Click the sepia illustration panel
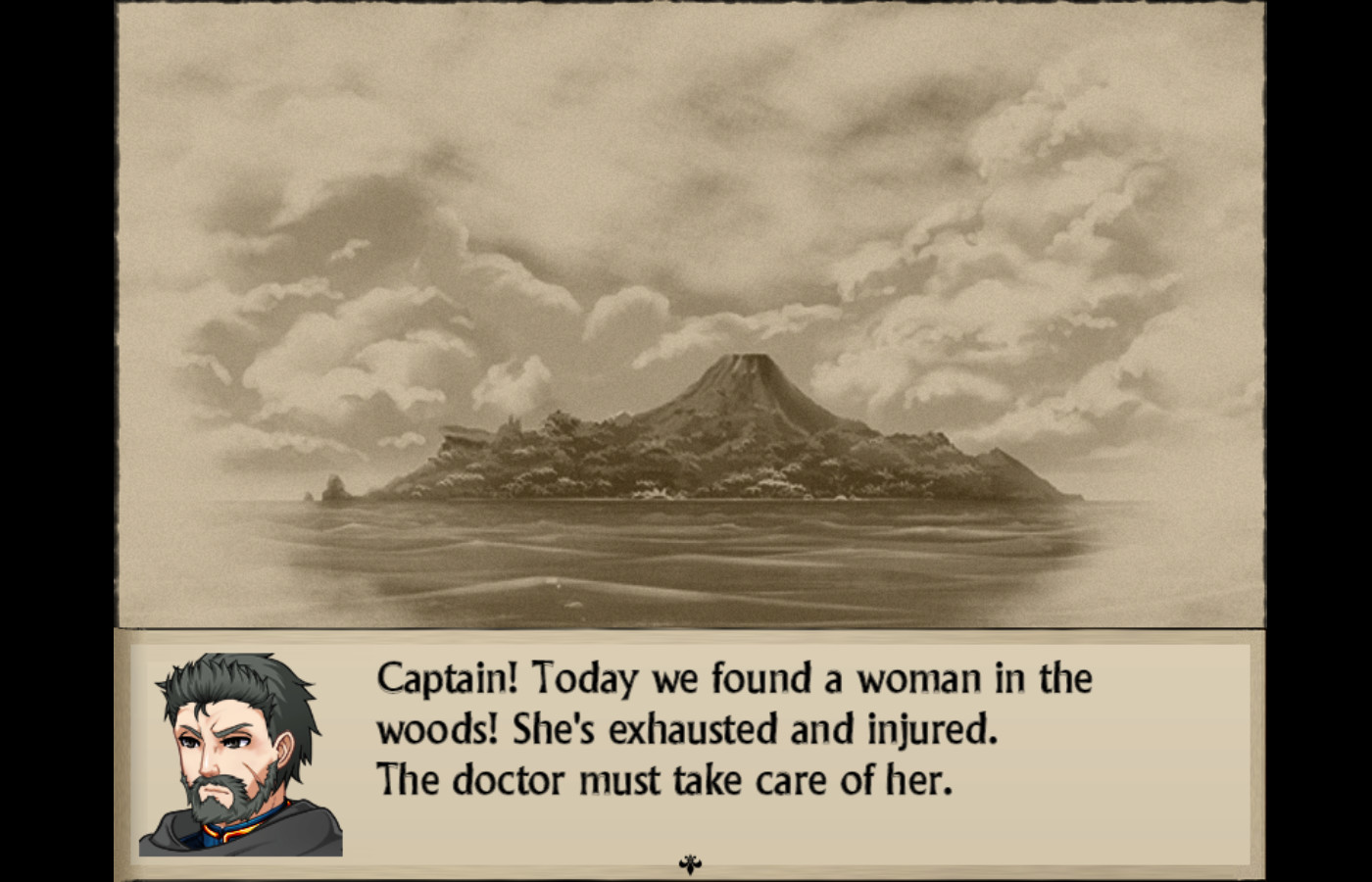This screenshot has width=1372, height=882. 686,314
